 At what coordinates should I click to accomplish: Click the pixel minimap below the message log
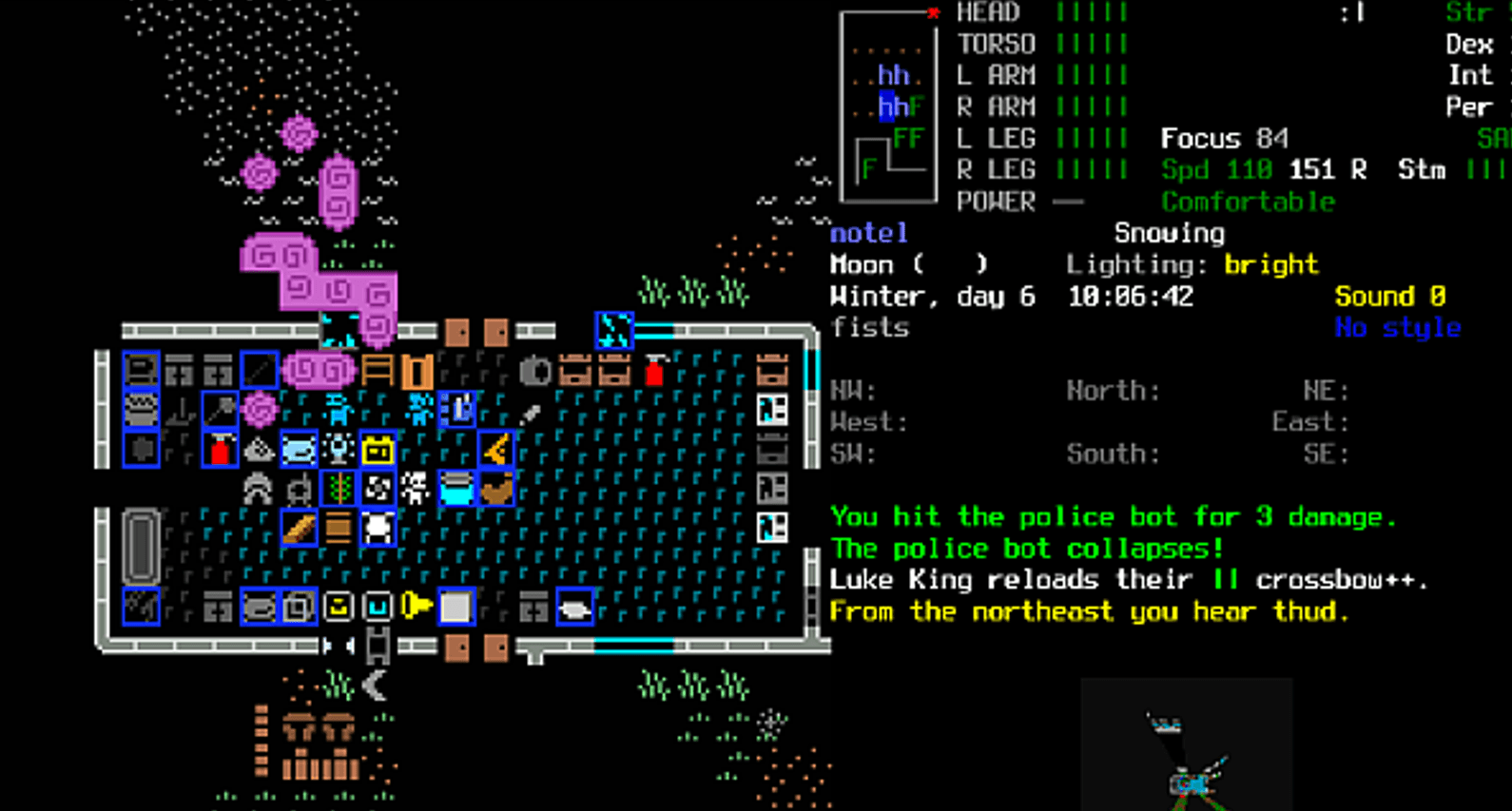(x=1186, y=744)
